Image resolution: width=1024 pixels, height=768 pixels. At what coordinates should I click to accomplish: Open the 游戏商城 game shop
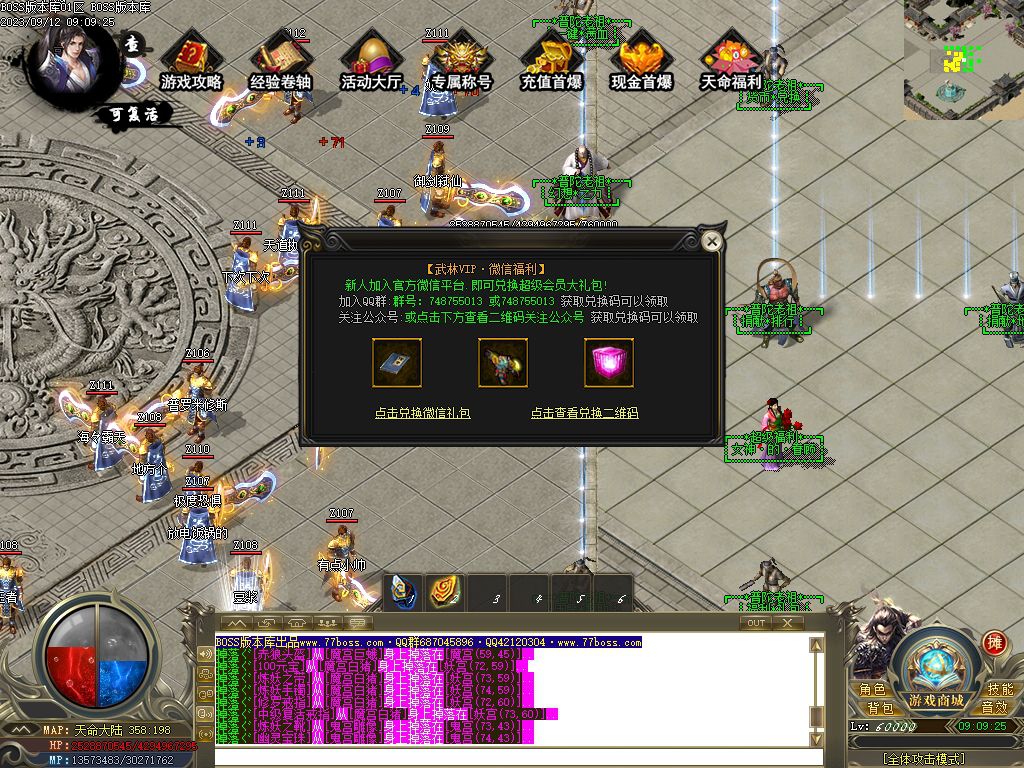pos(936,672)
